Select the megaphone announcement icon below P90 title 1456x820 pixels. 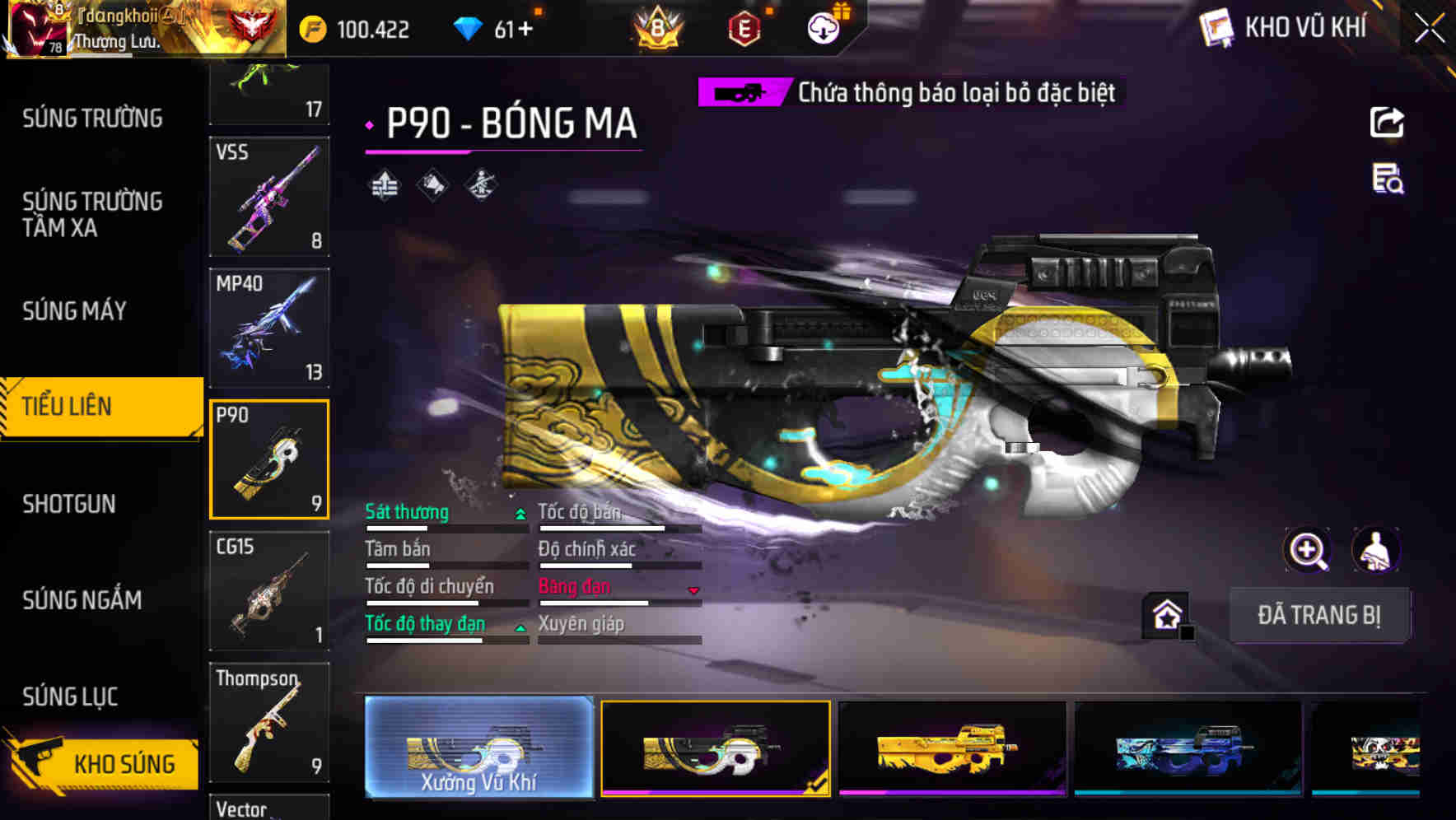(x=432, y=184)
